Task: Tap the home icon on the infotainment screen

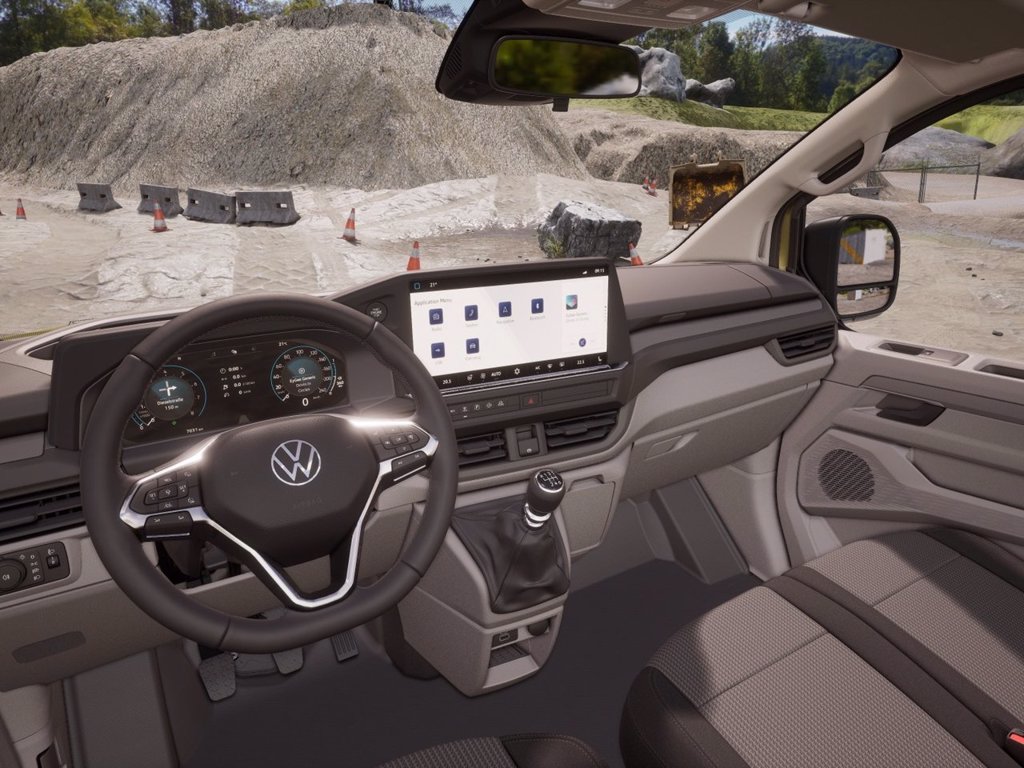Action: click(x=419, y=284)
